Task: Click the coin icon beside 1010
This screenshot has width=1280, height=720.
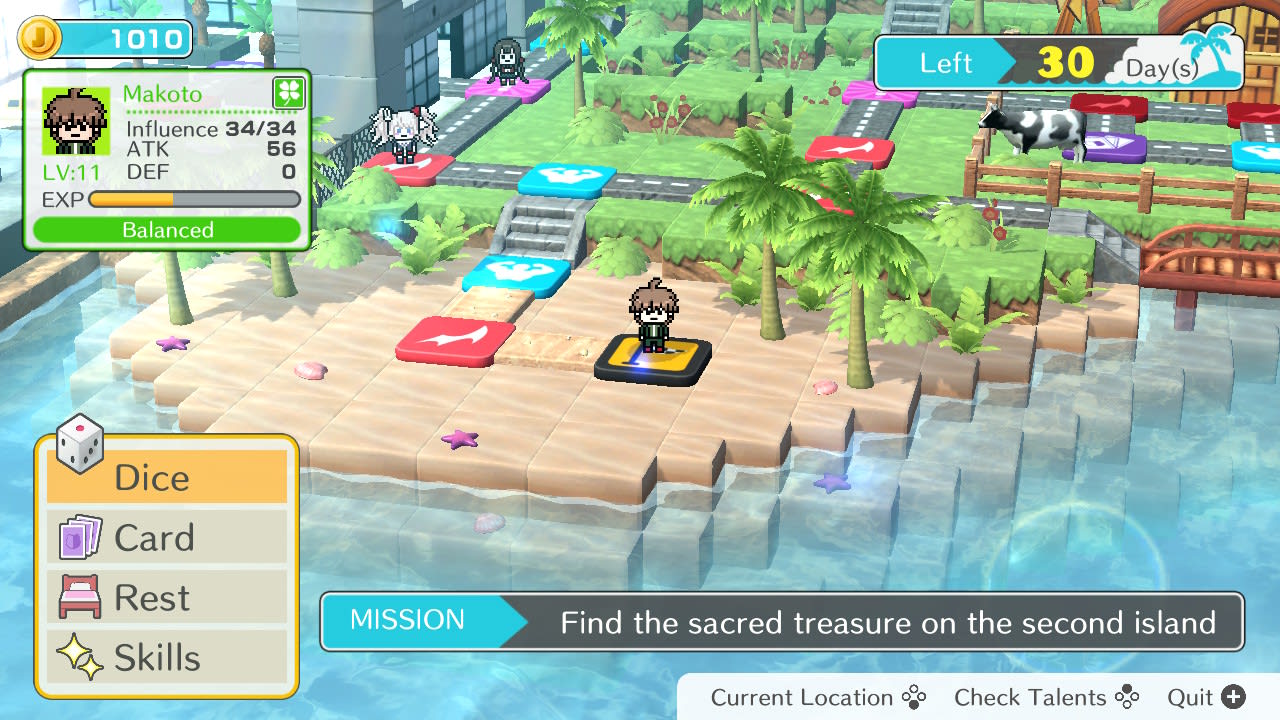Action: pyautogui.click(x=40, y=37)
